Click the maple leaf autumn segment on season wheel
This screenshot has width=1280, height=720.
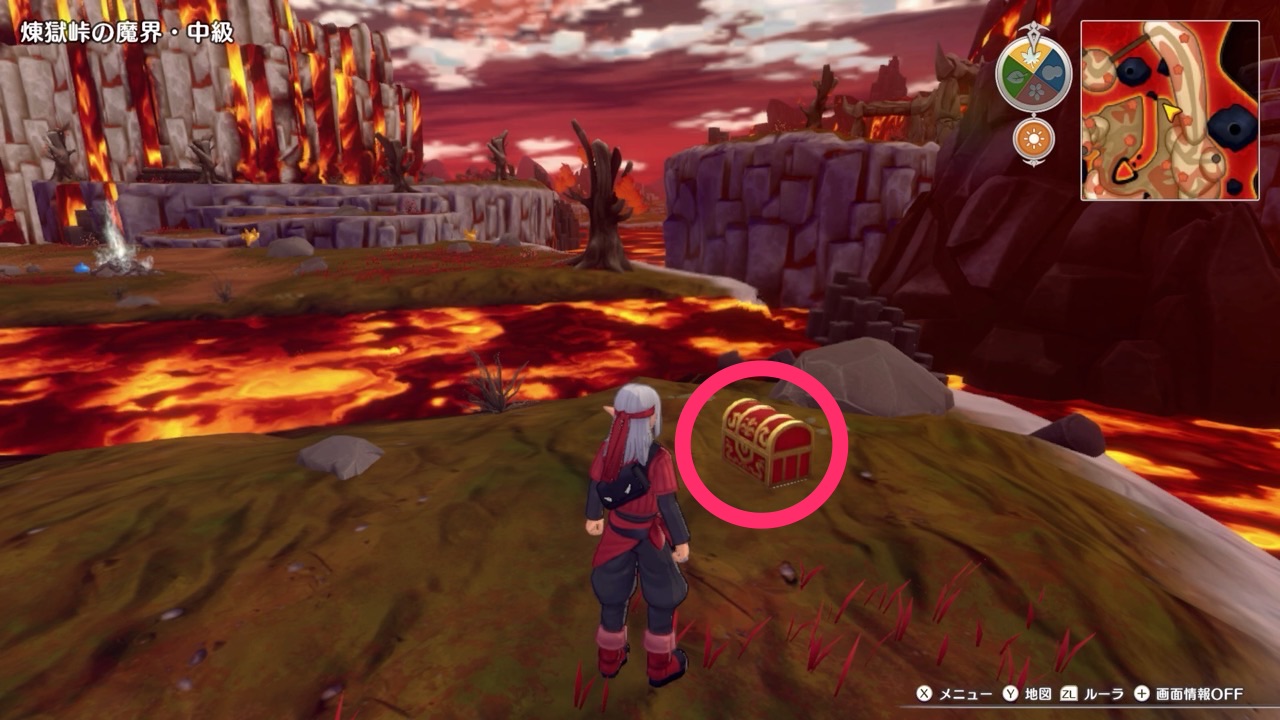tap(1032, 57)
